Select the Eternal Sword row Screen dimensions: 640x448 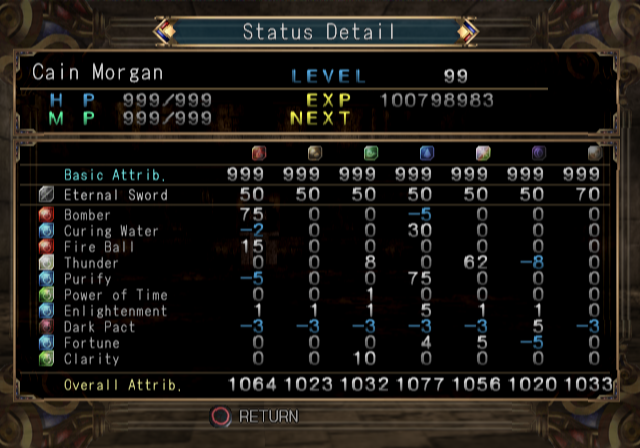(x=115, y=195)
